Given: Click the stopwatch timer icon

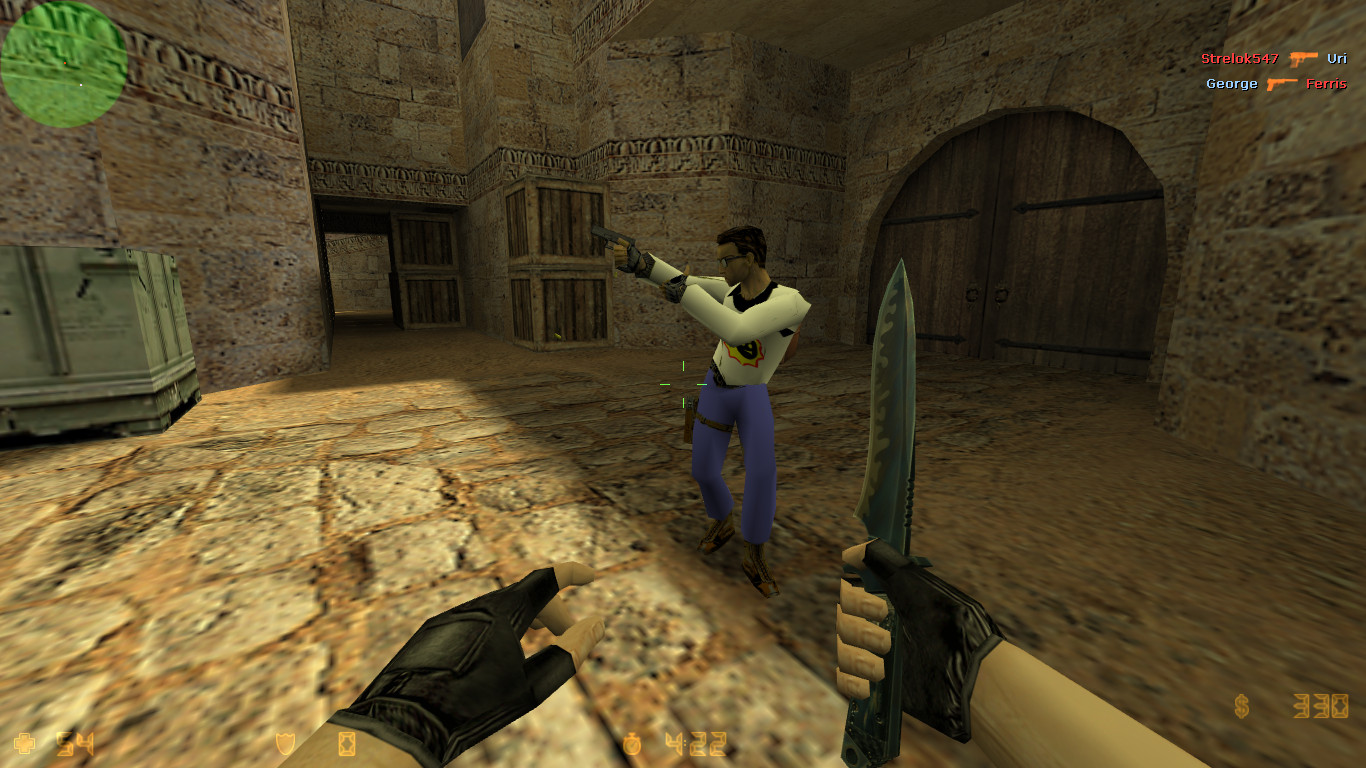Looking at the screenshot, I should 634,745.
